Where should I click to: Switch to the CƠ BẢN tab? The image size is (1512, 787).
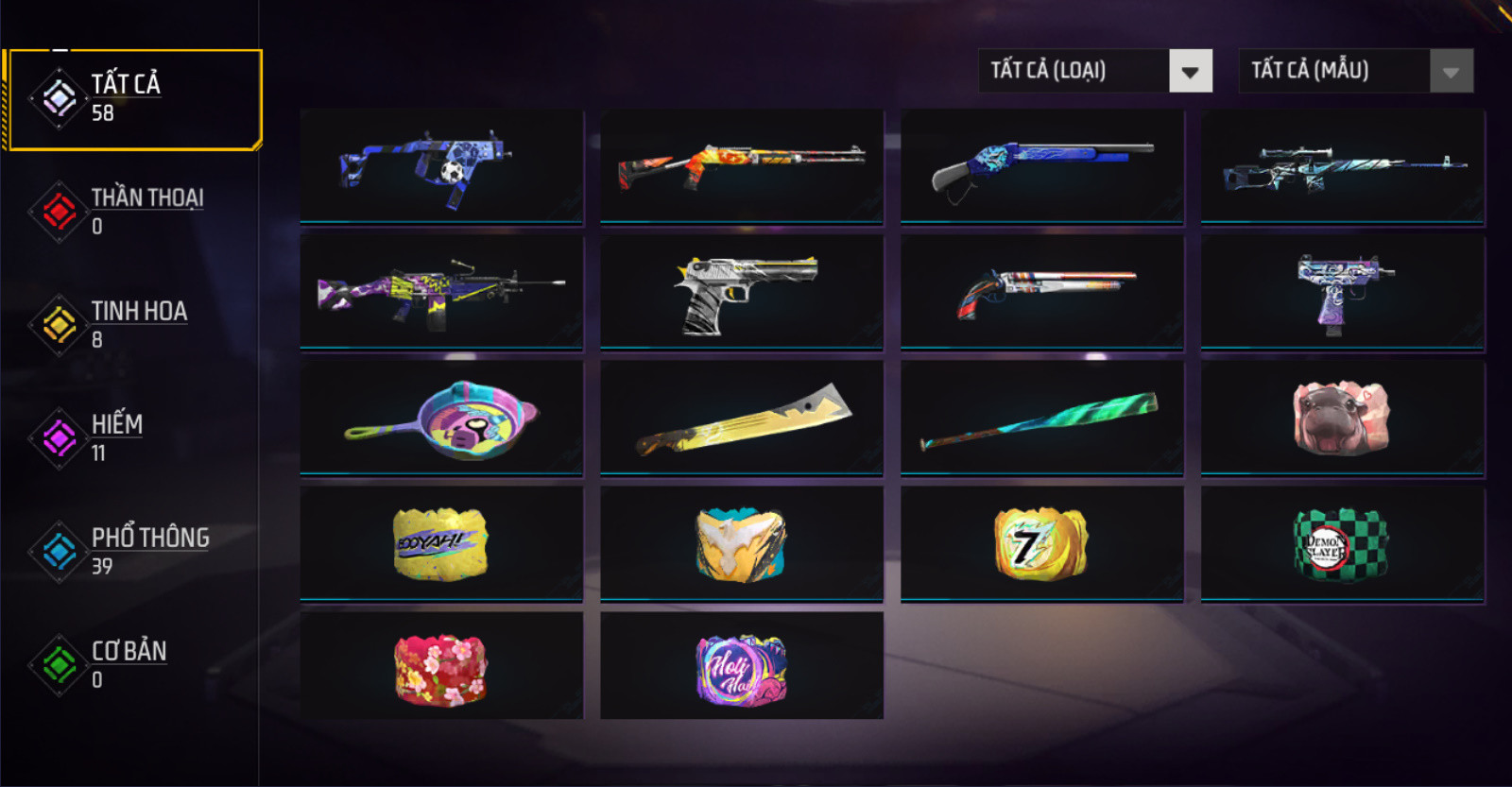[x=132, y=664]
